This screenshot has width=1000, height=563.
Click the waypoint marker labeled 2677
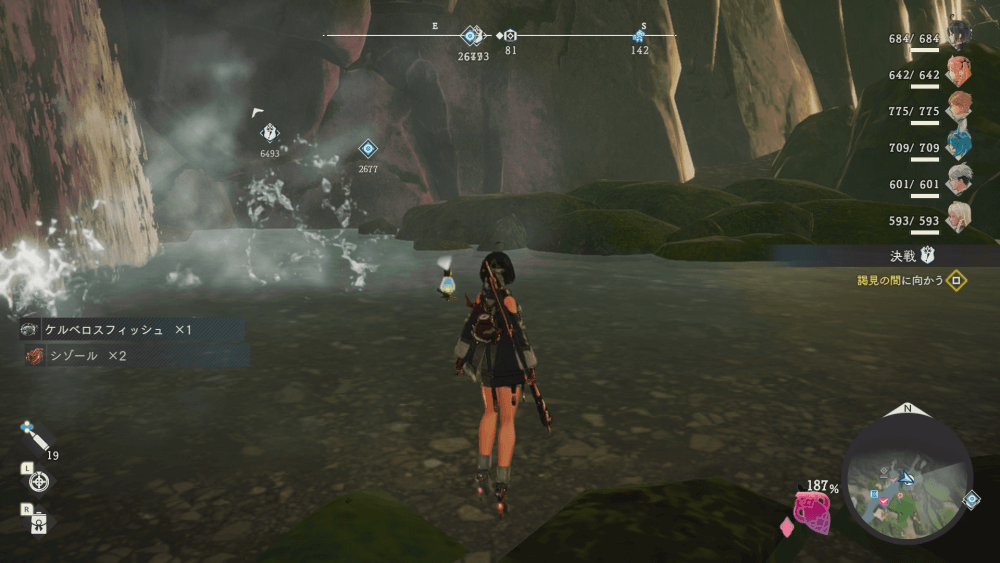pyautogui.click(x=368, y=150)
